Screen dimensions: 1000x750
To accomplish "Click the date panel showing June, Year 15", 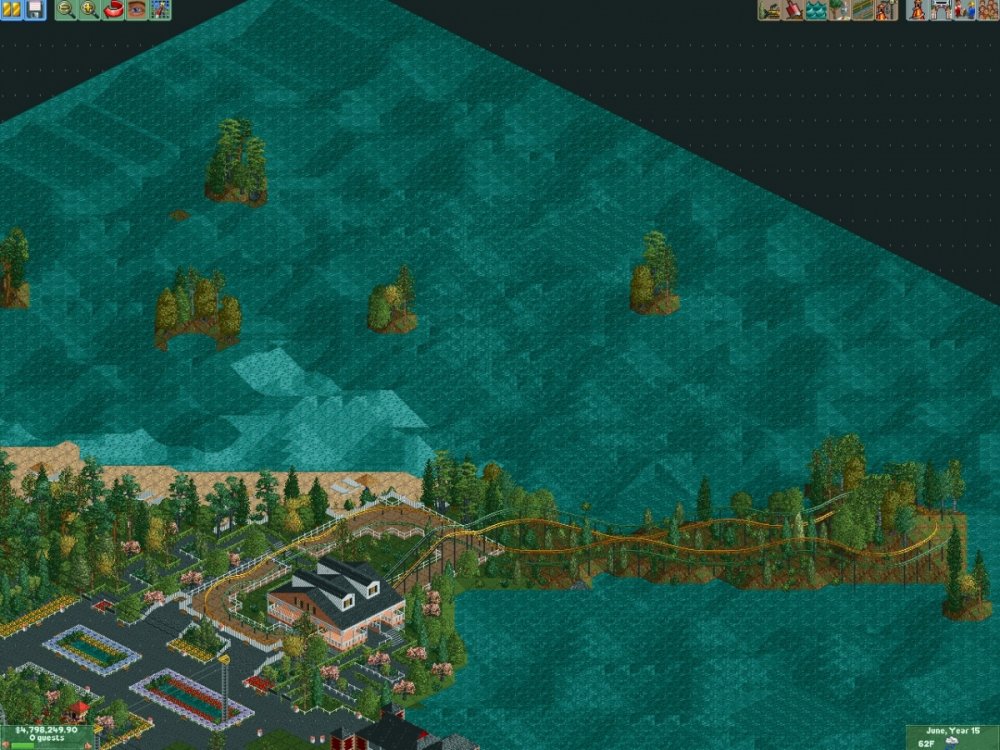I will (951, 731).
